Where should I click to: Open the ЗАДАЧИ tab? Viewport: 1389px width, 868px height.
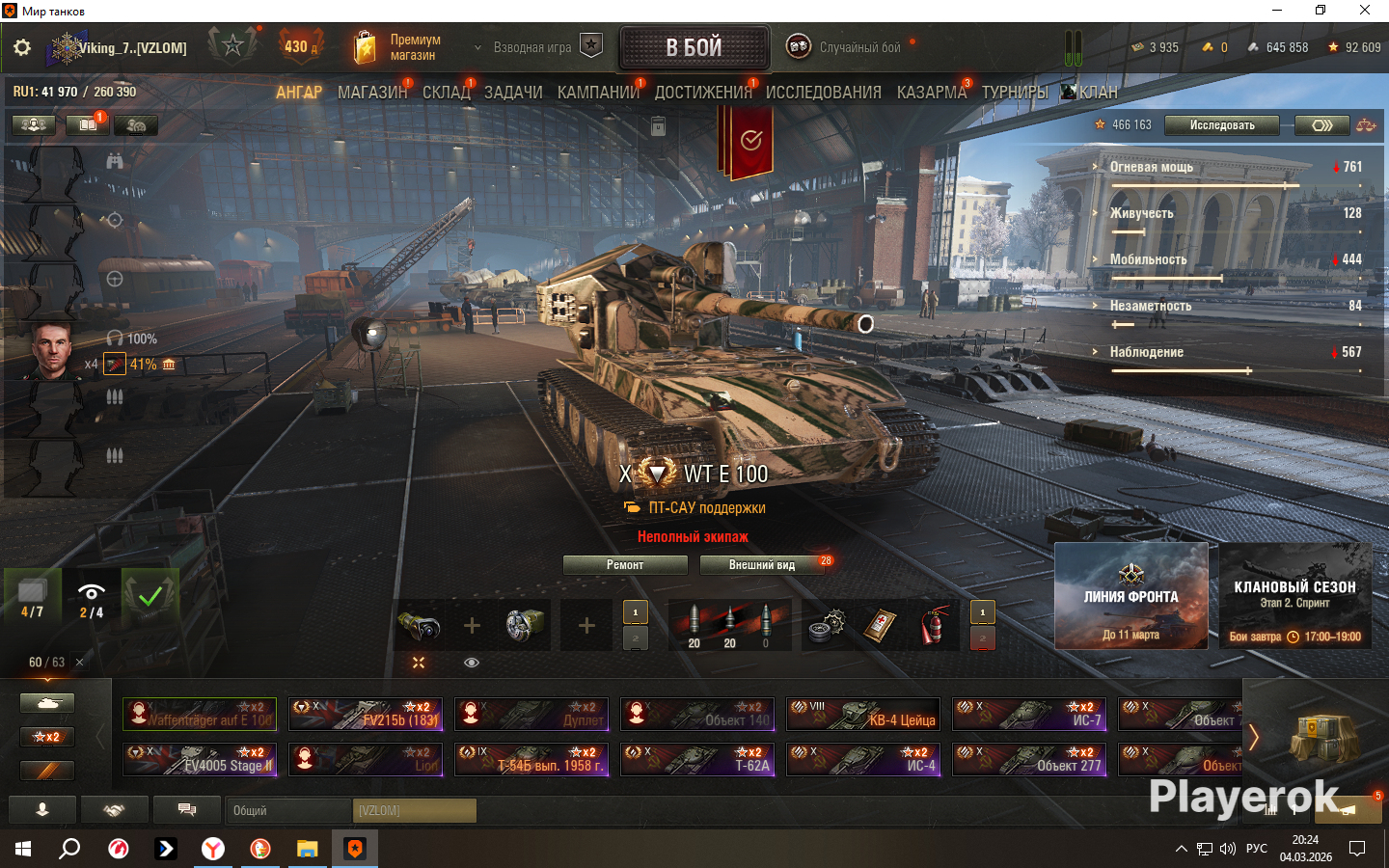click(513, 93)
